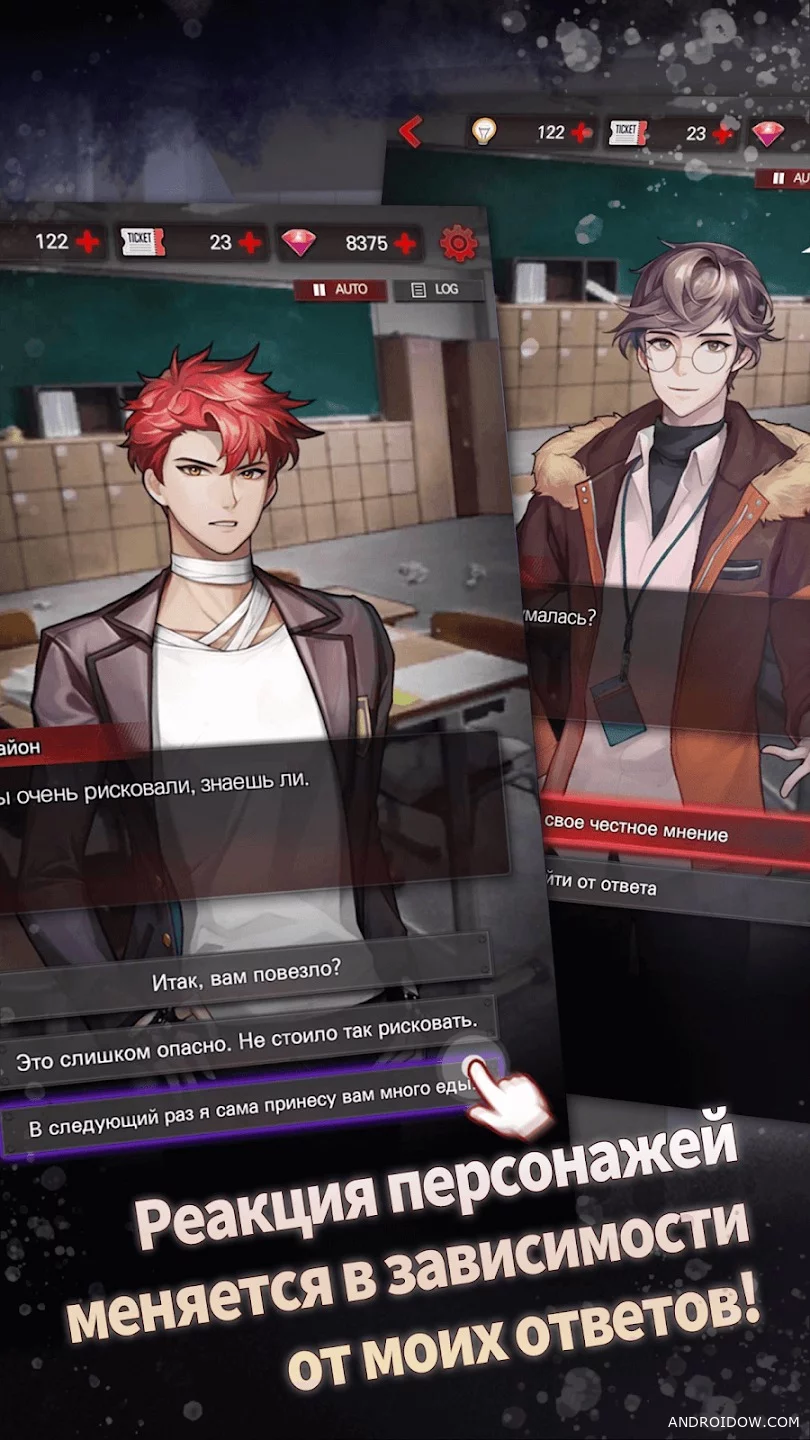Tap the plus beside the lightbulb counter
This screenshot has width=810, height=1440.
coord(581,132)
